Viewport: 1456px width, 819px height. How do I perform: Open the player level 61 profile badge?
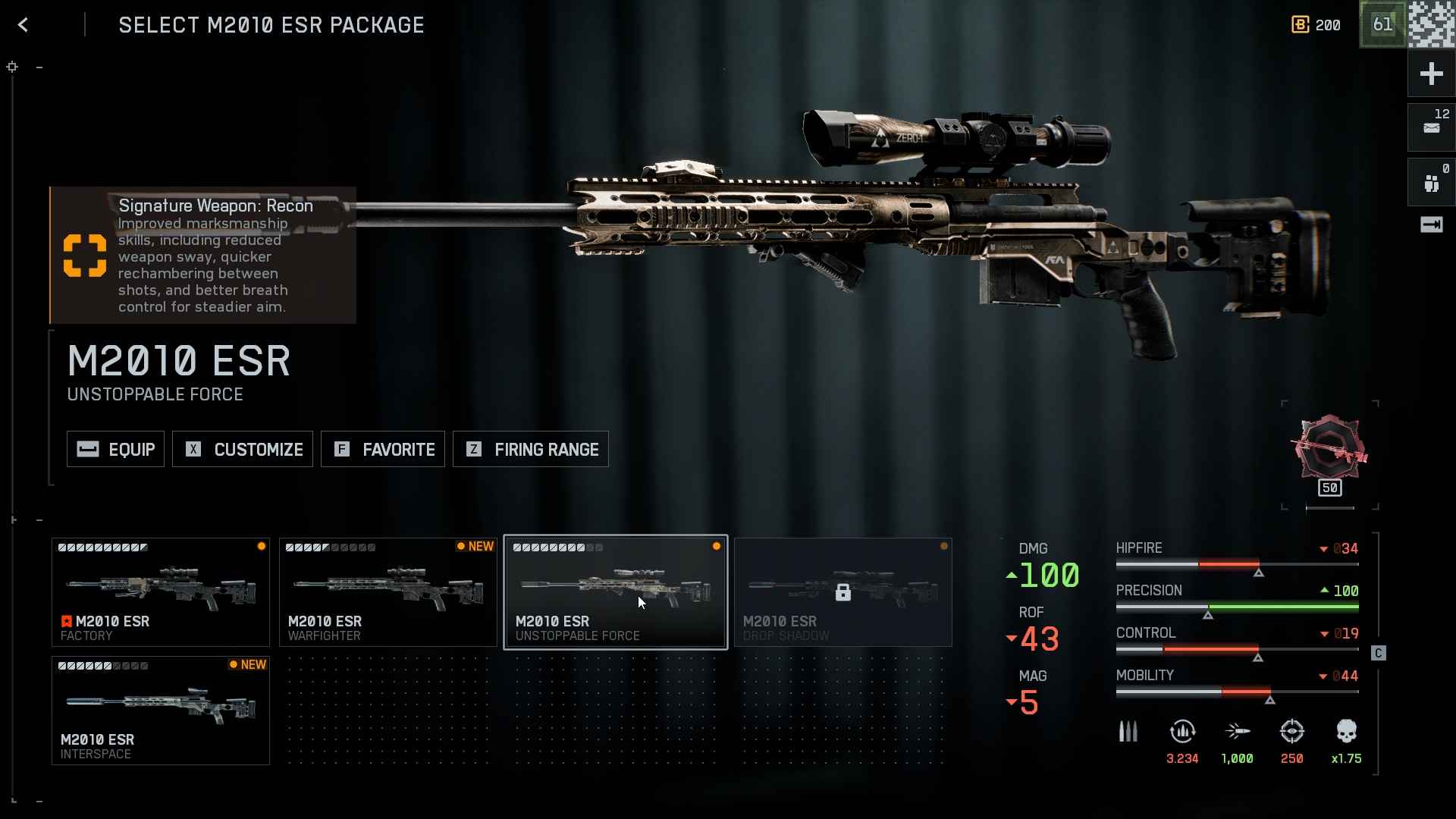coord(1382,25)
